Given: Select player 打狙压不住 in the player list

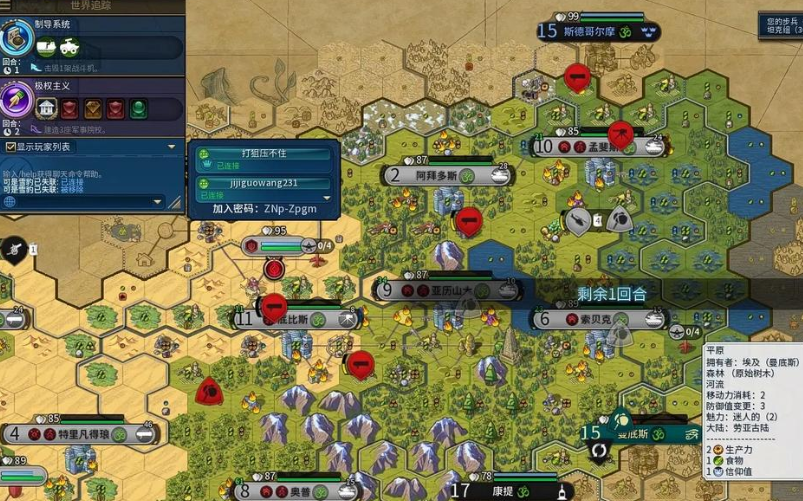Looking at the screenshot, I should click(x=264, y=154).
